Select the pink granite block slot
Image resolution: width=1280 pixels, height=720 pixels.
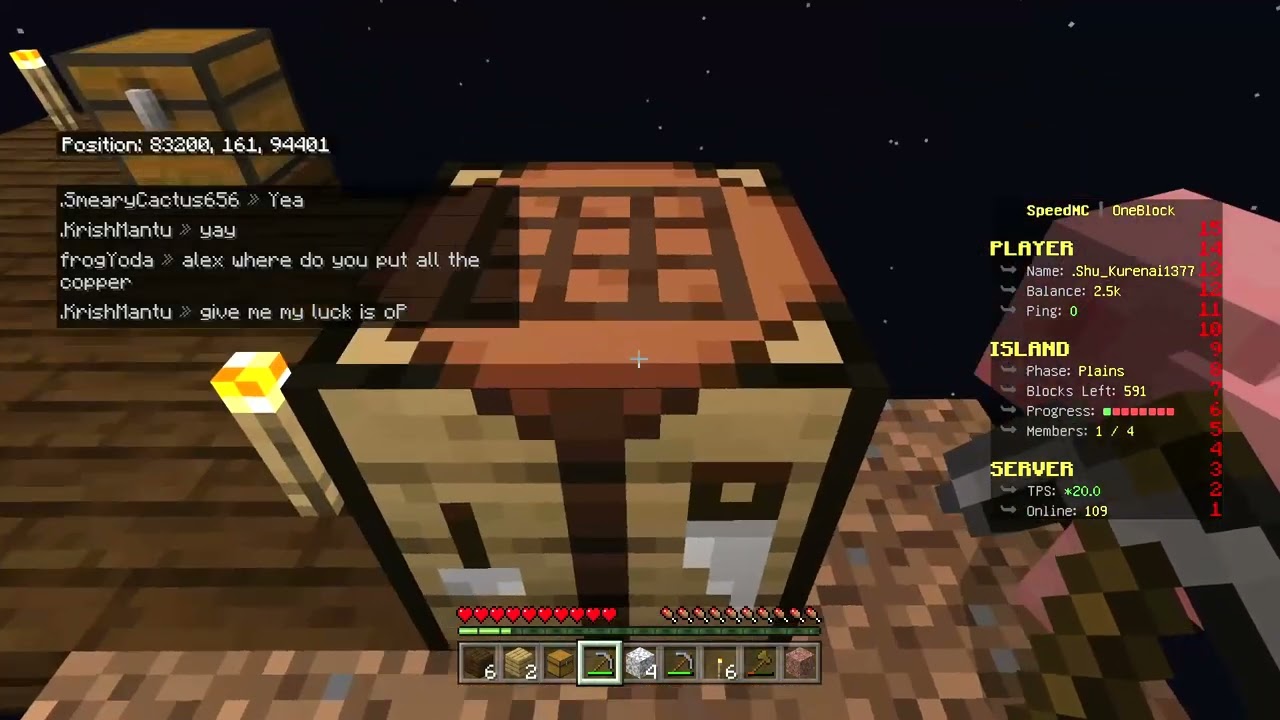coord(800,663)
